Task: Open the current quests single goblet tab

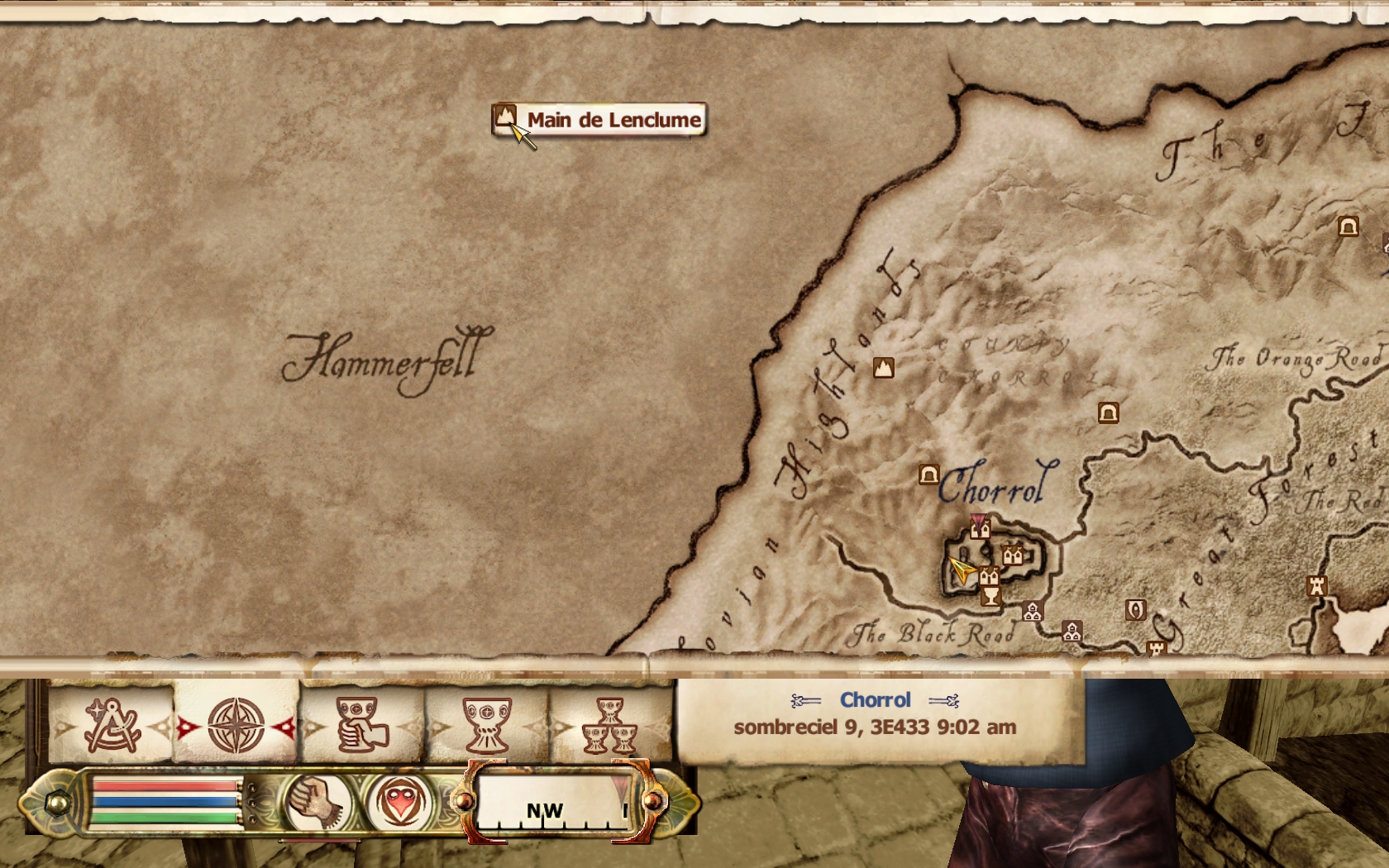Action: point(487,726)
